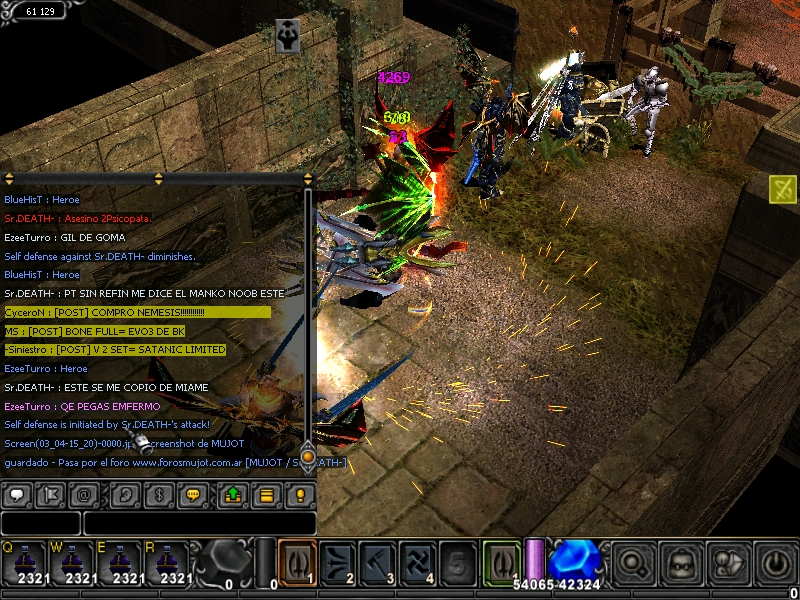Click the chat message input field
Image resolution: width=800 pixels, height=600 pixels.
point(199,523)
